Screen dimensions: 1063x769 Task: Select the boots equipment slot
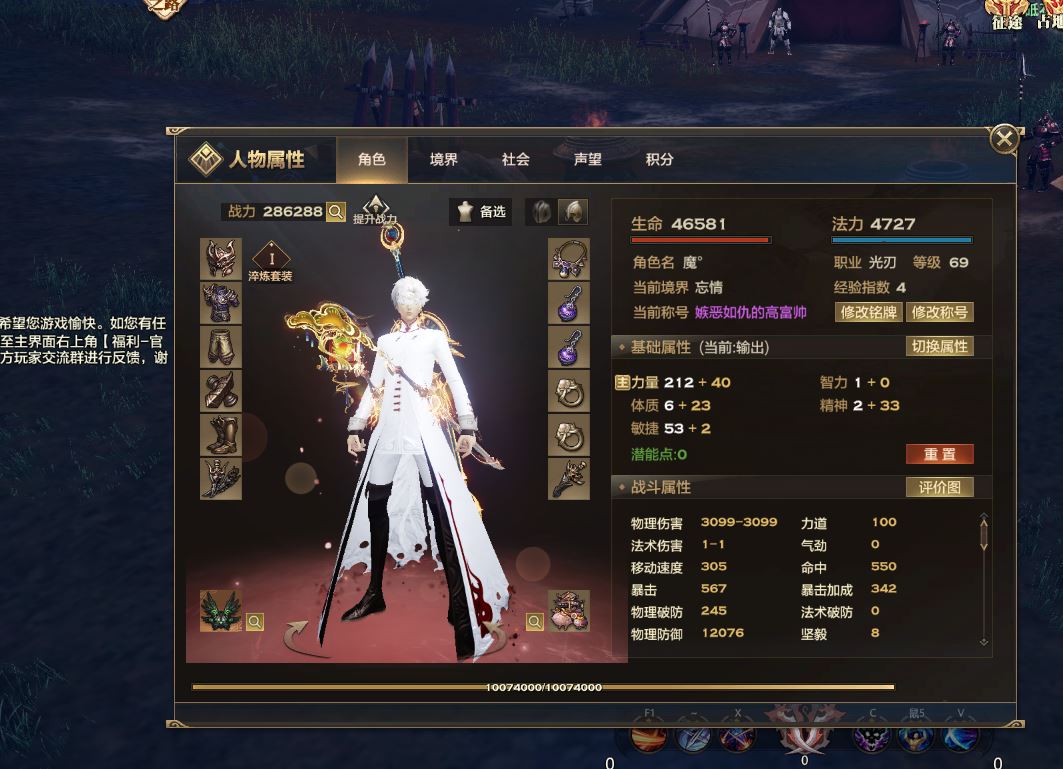click(x=221, y=435)
